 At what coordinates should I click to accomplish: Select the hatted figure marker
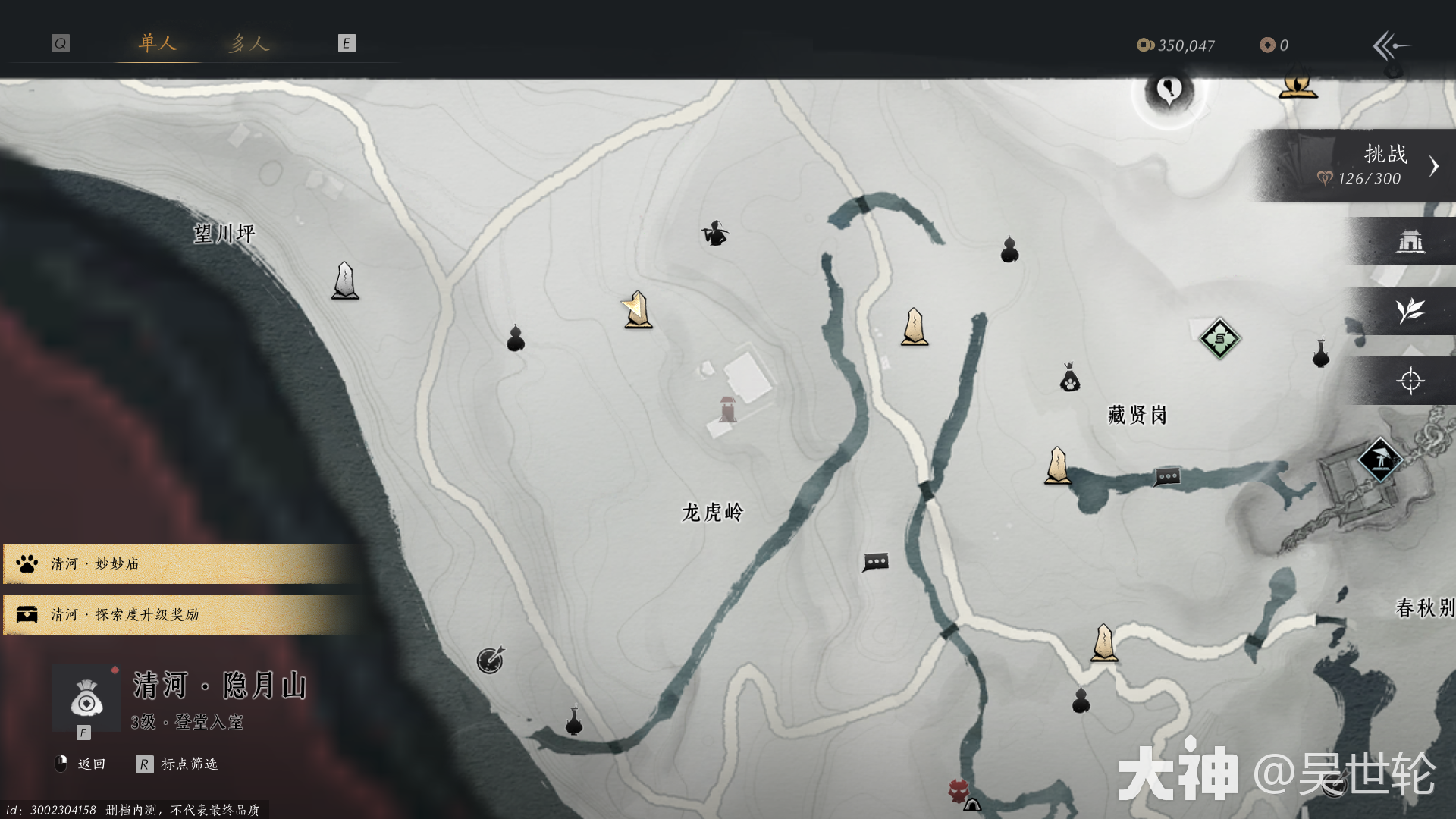pyautogui.click(x=714, y=234)
